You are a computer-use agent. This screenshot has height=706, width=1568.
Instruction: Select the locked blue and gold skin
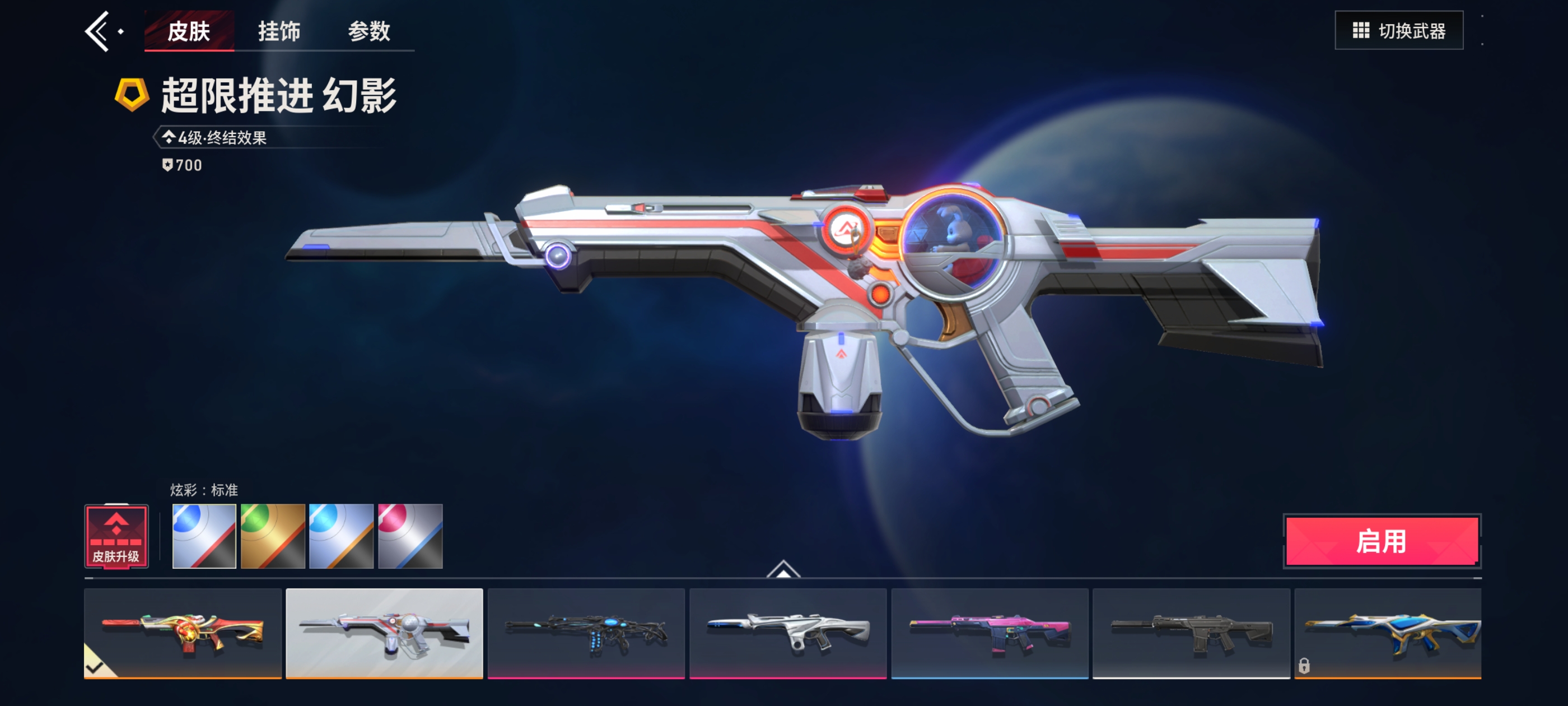click(1387, 633)
